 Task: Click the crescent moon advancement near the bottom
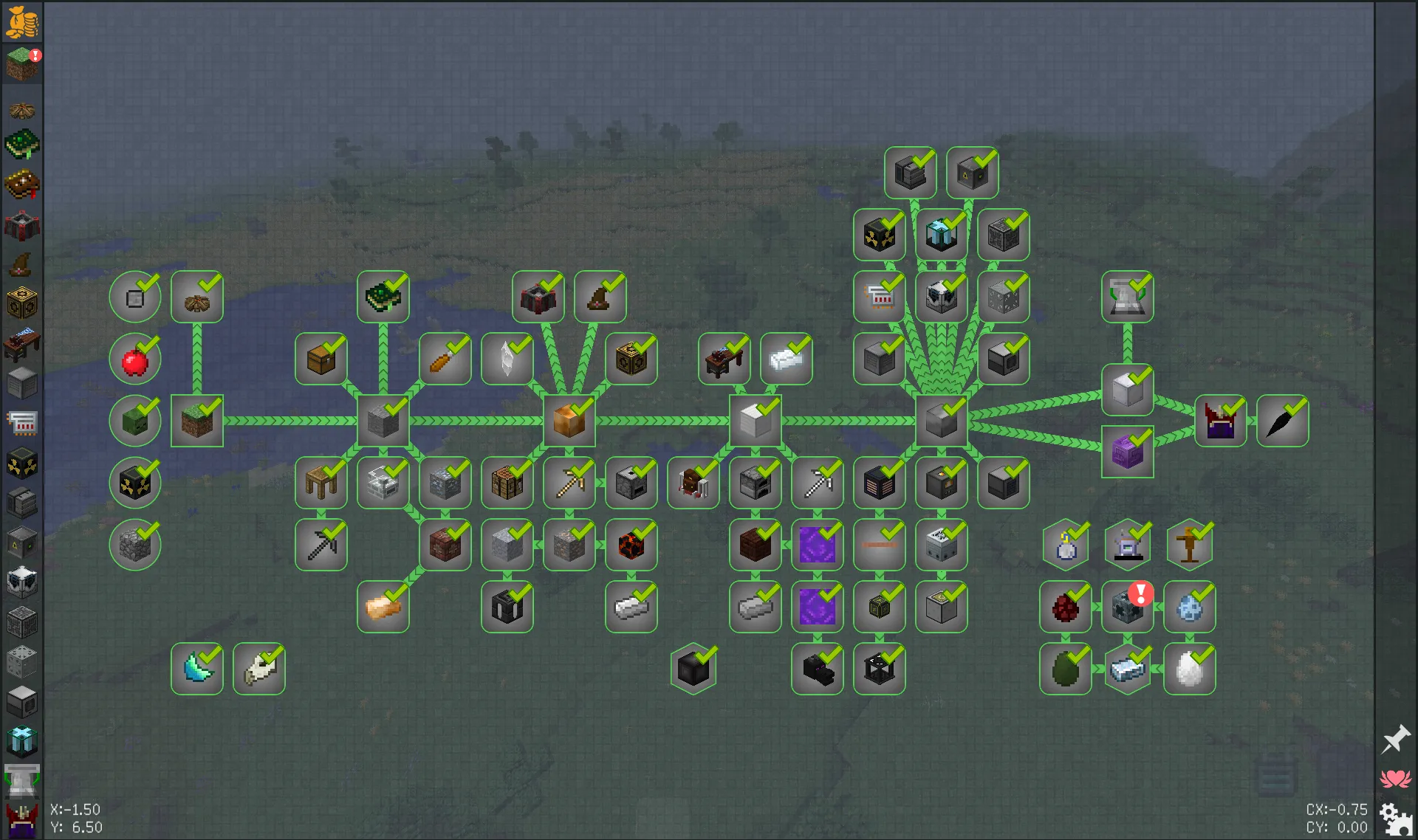197,669
